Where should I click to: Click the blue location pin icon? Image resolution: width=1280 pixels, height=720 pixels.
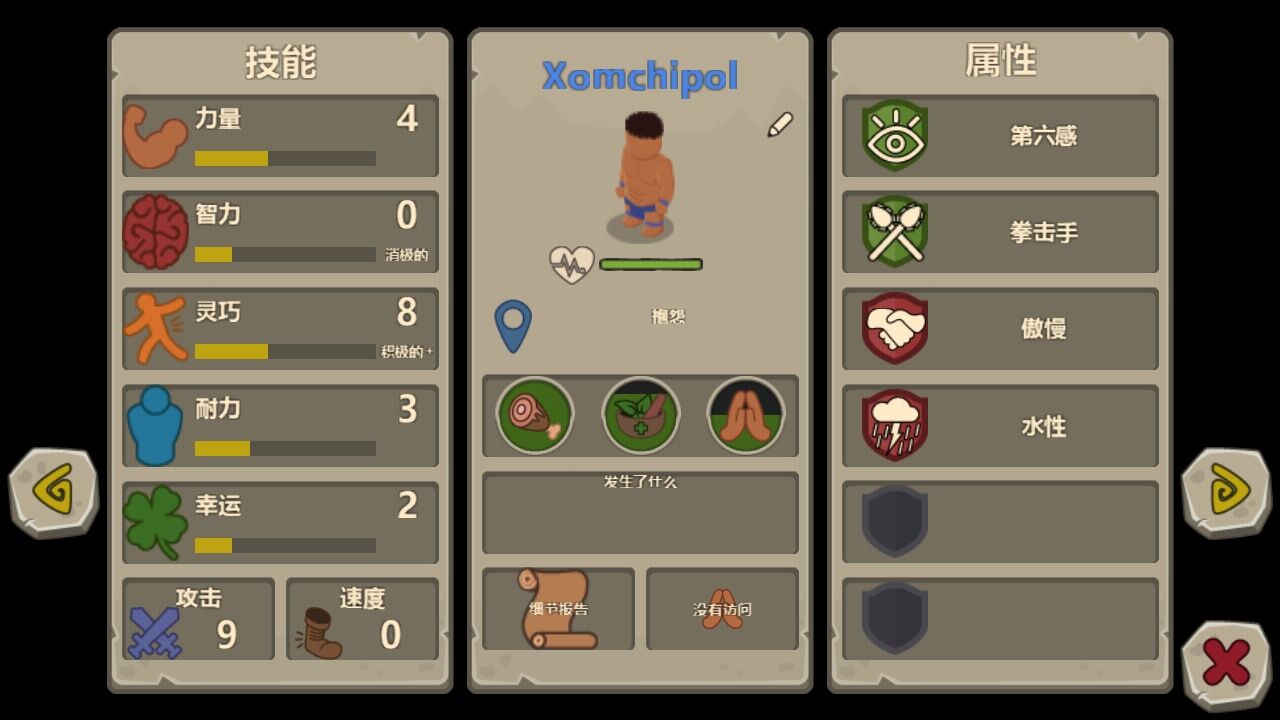(515, 325)
